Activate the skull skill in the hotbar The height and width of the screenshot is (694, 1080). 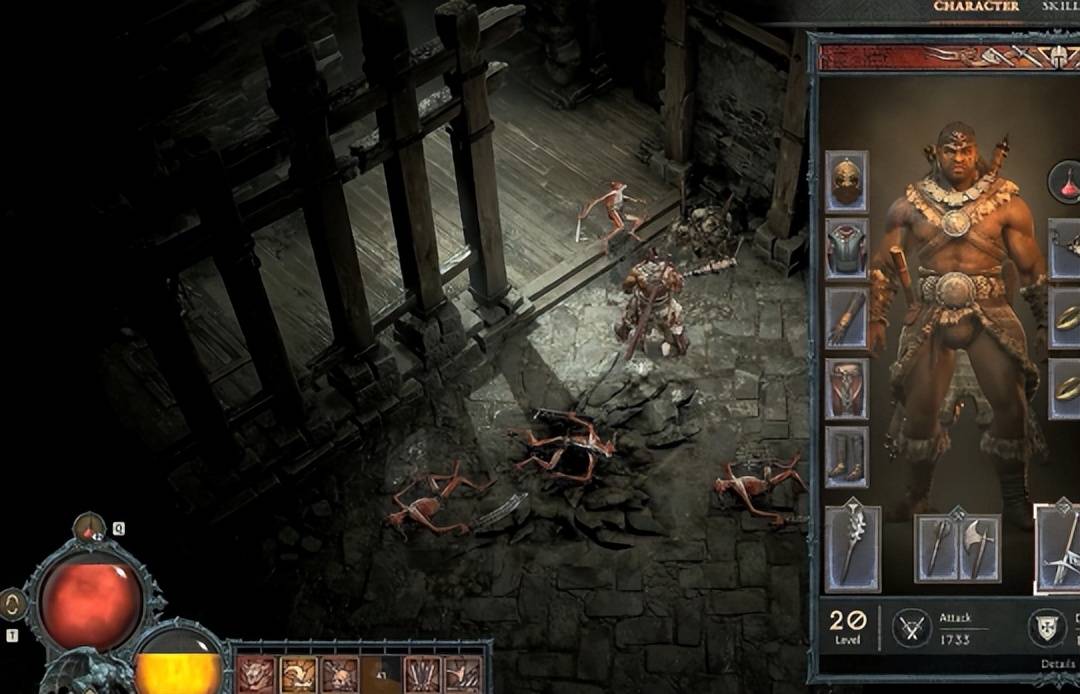click(339, 673)
